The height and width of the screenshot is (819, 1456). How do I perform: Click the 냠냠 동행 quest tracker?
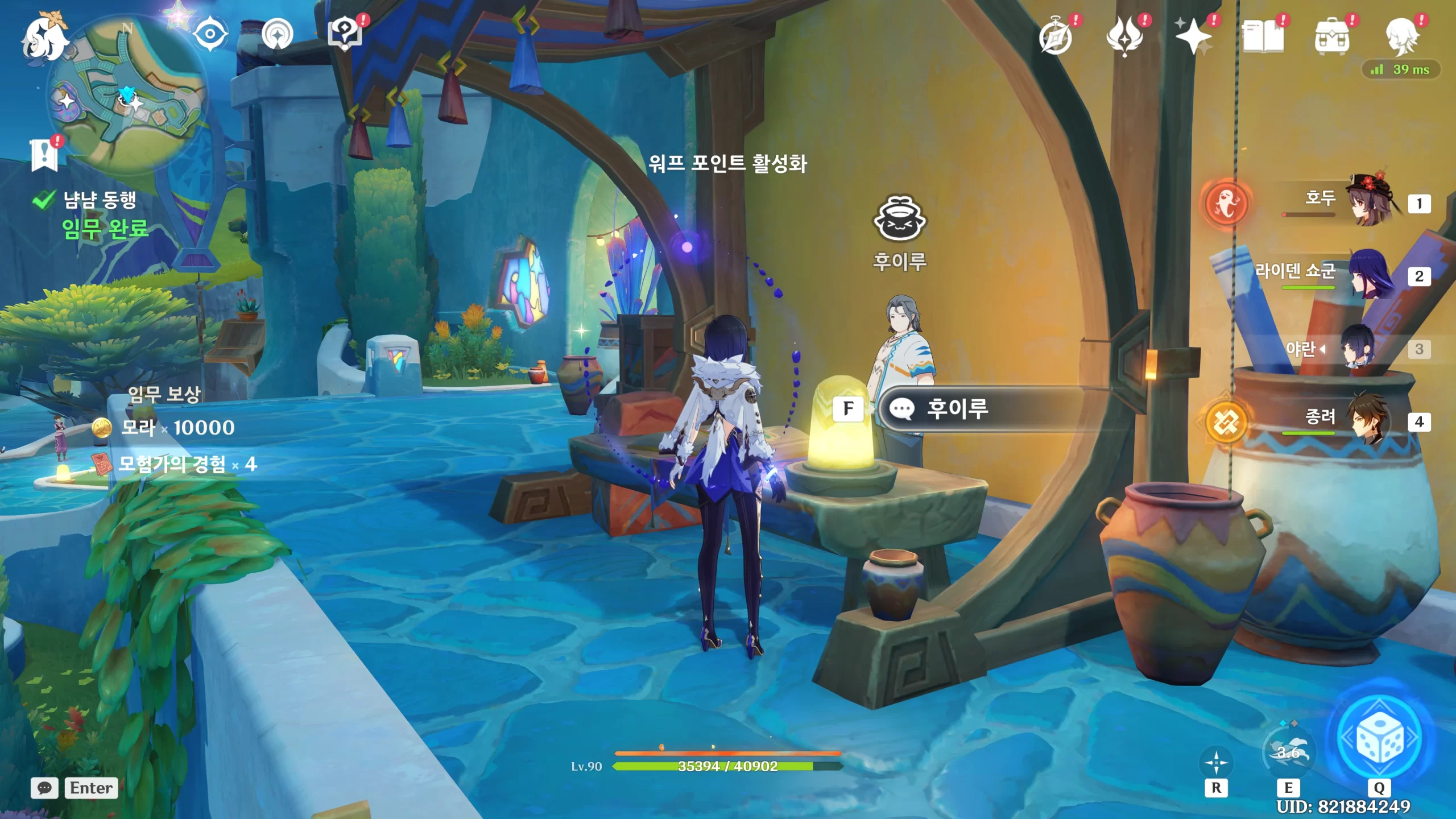click(x=100, y=200)
